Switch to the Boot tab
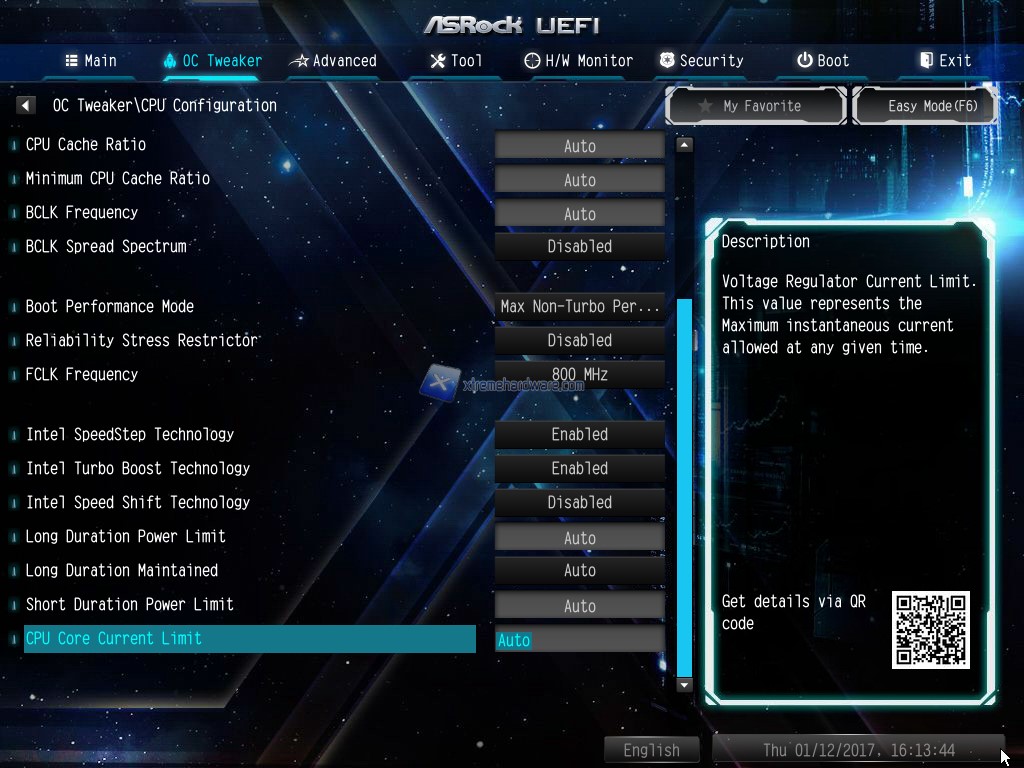The width and height of the screenshot is (1024, 768). pyautogui.click(x=823, y=61)
